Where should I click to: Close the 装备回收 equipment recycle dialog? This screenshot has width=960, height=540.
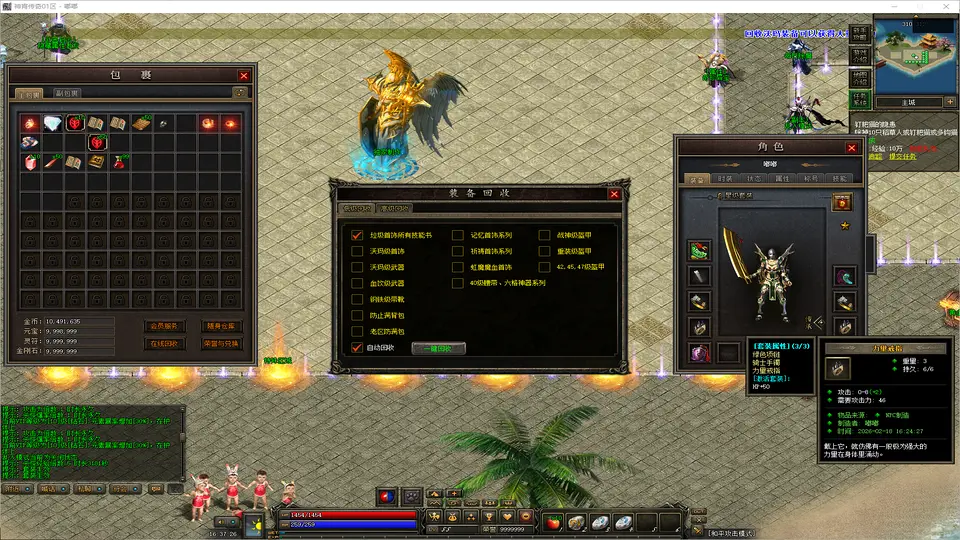pos(614,194)
